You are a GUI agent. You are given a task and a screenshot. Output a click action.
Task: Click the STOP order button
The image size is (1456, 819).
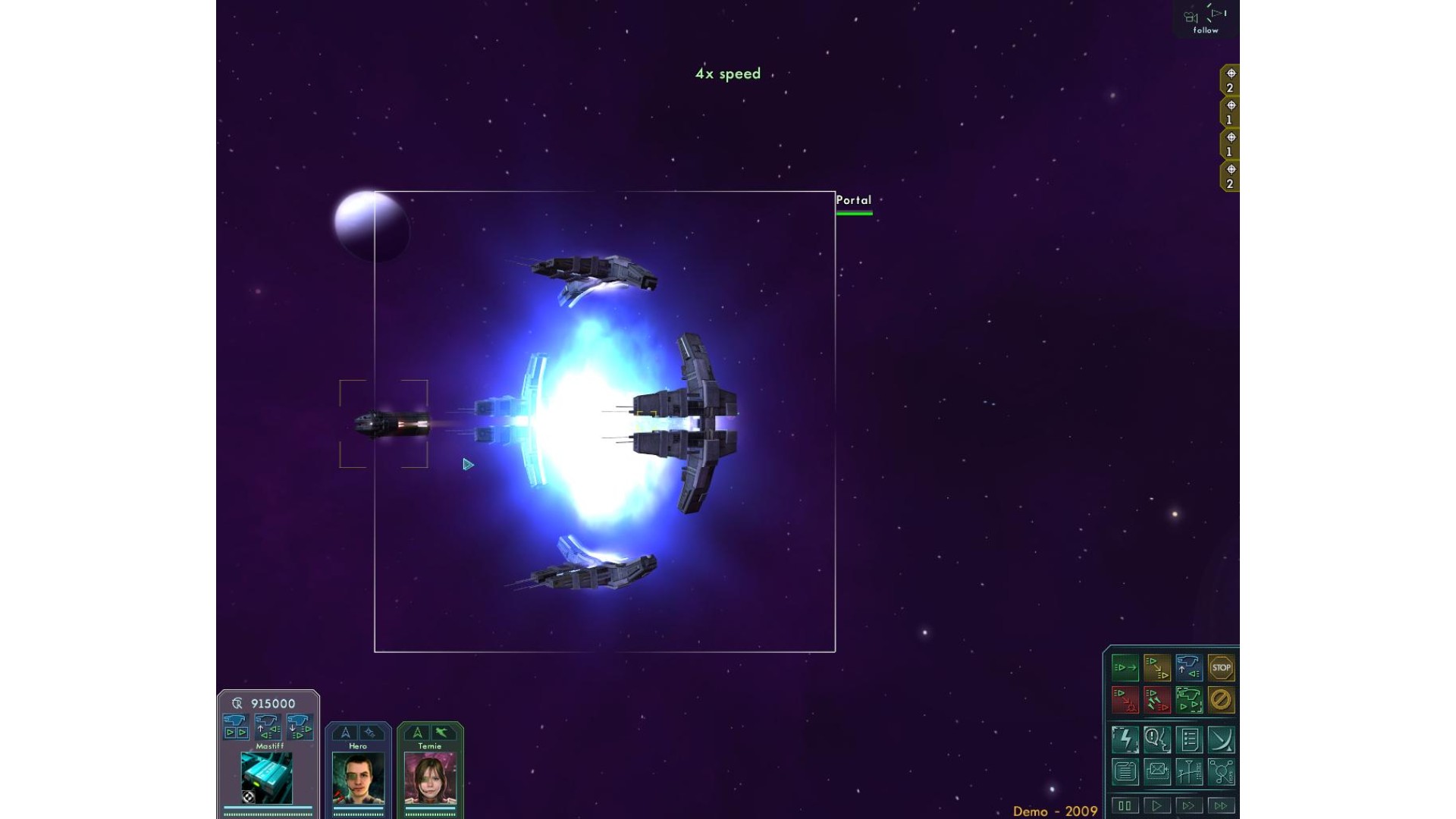click(1220, 668)
